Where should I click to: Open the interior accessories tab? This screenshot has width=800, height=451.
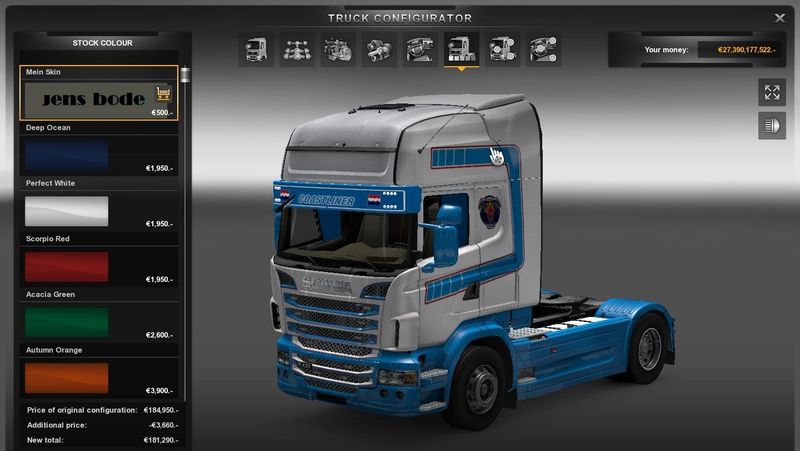click(x=543, y=49)
